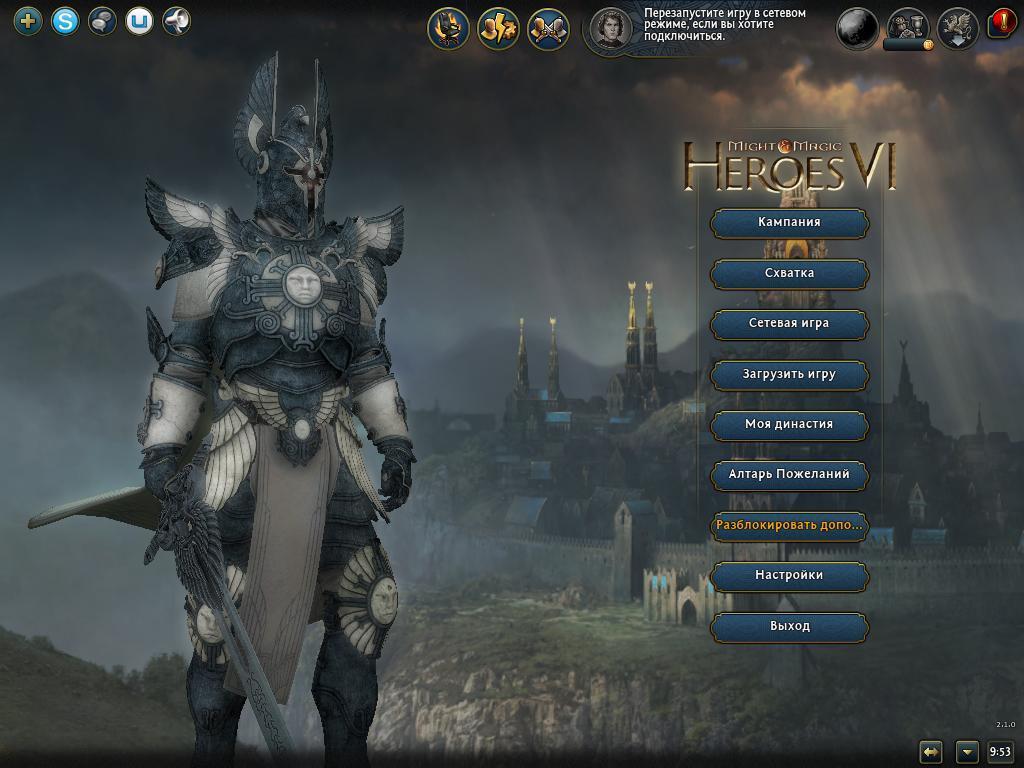Open the Кампания menu
The width and height of the screenshot is (1024, 768).
click(x=789, y=222)
